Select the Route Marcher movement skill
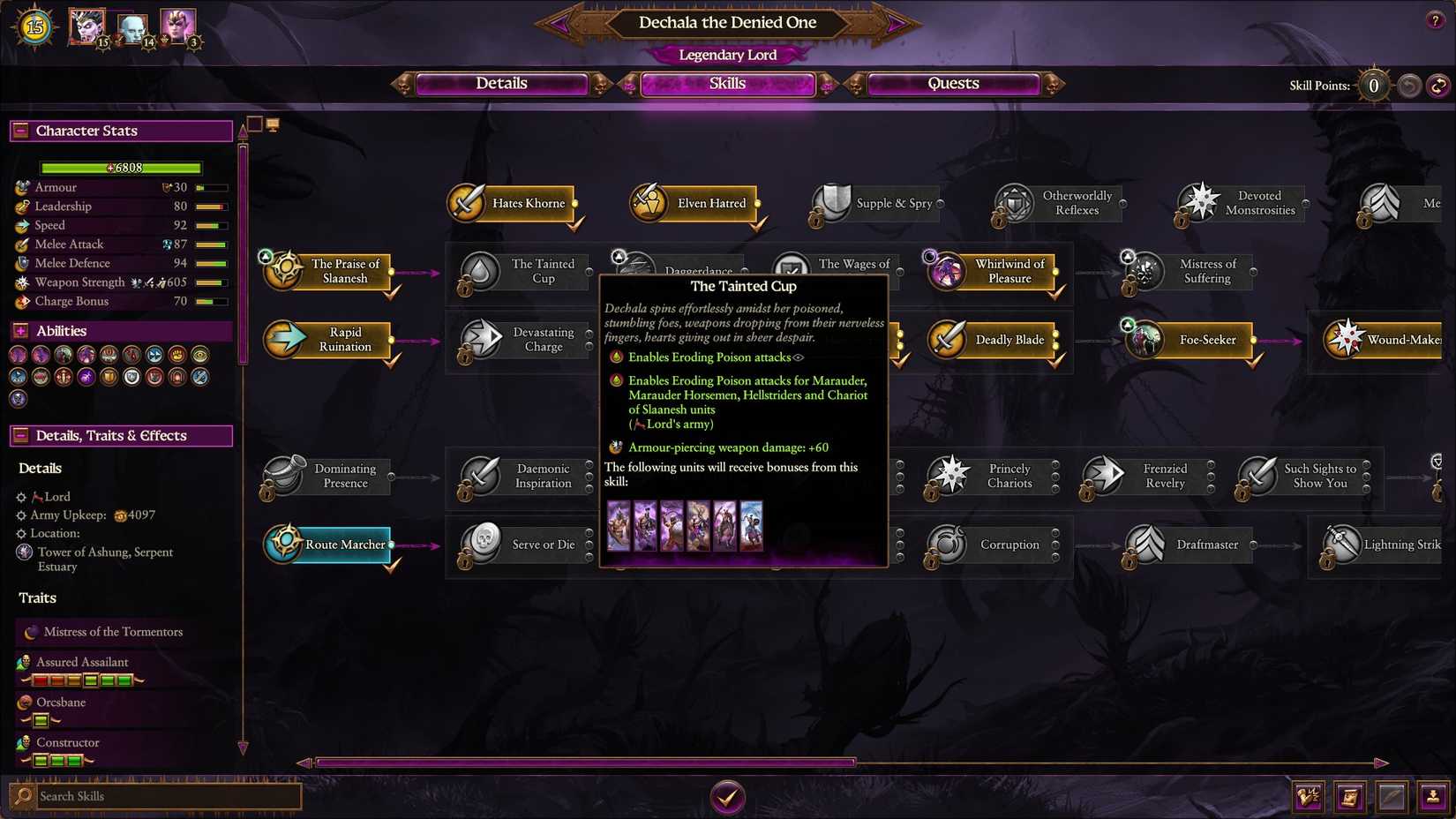This screenshot has height=819, width=1456. pos(284,545)
